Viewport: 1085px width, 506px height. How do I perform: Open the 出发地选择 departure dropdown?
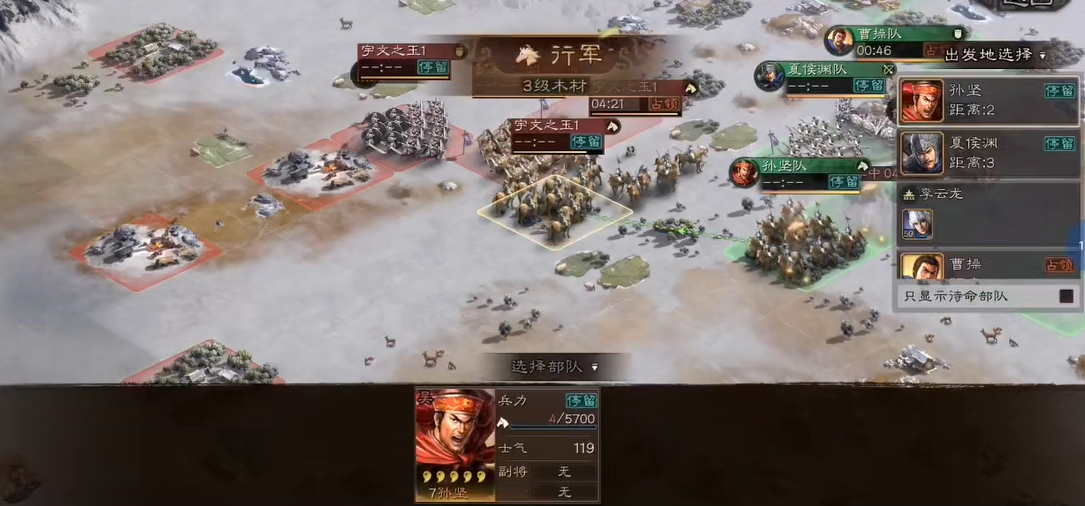pyautogui.click(x=995, y=55)
